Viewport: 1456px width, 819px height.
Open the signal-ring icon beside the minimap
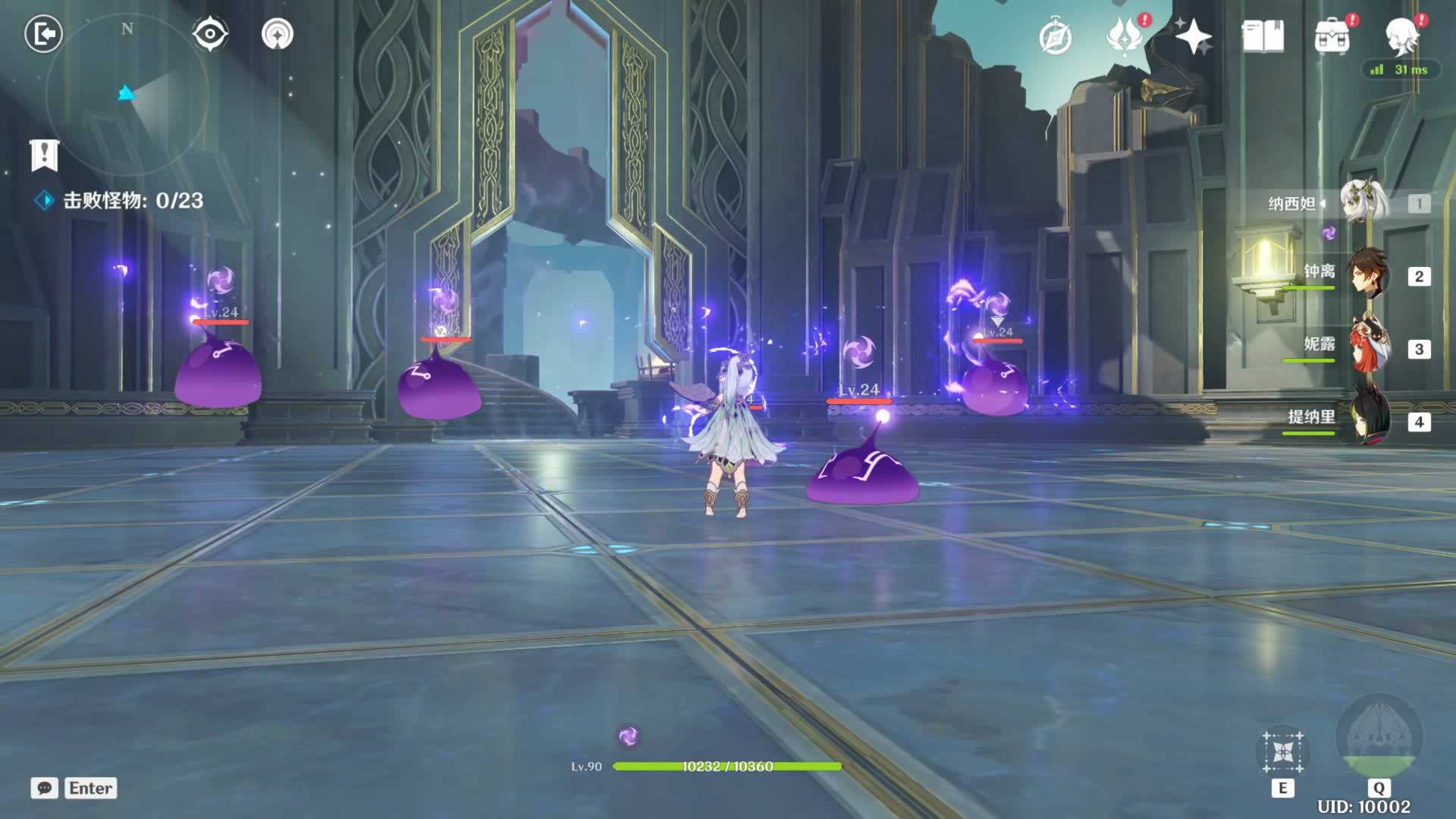click(277, 34)
